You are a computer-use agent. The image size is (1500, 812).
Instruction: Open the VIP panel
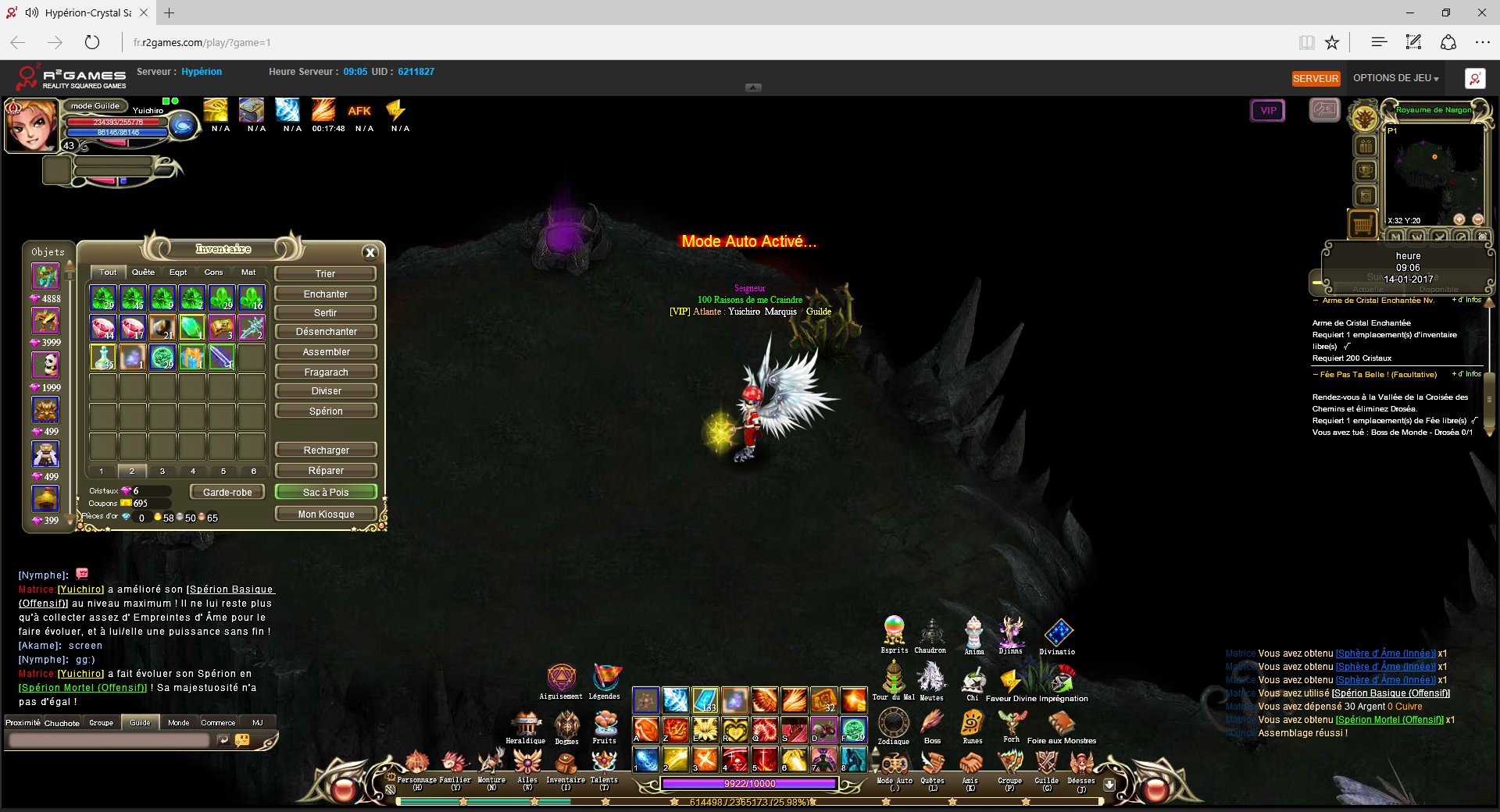point(1268,111)
